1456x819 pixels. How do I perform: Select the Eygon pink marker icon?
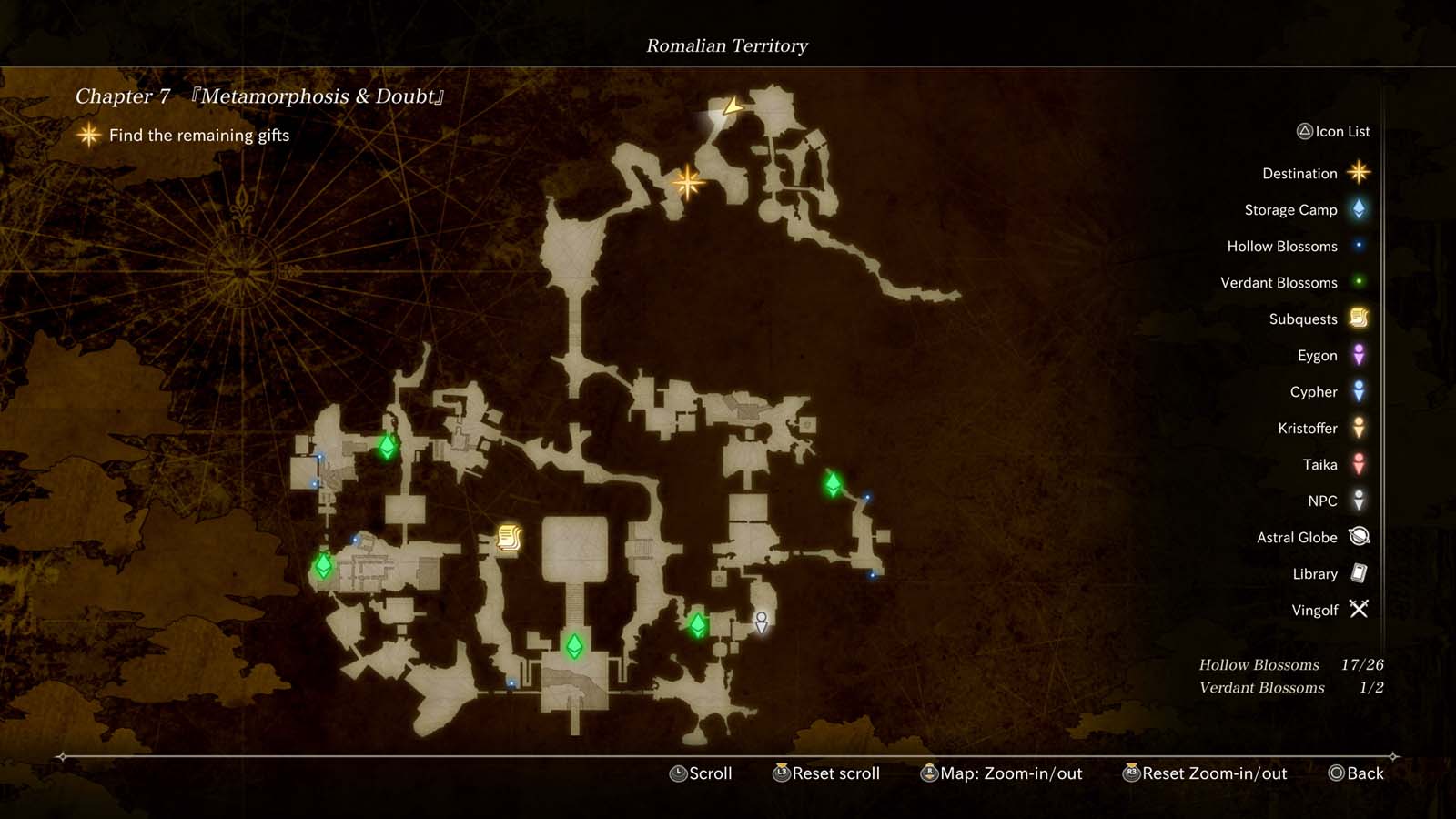[x=1357, y=355]
